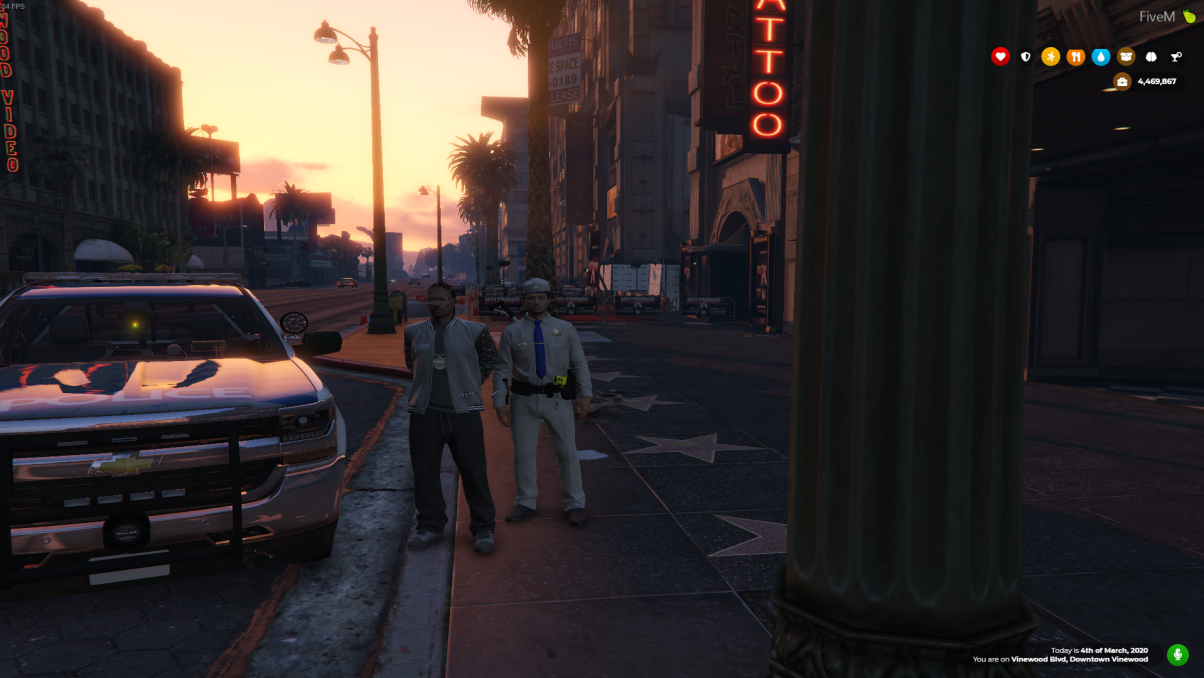Viewport: 1204px width, 678px height.
Task: Open the brown box inventory icon
Action: 1126,57
